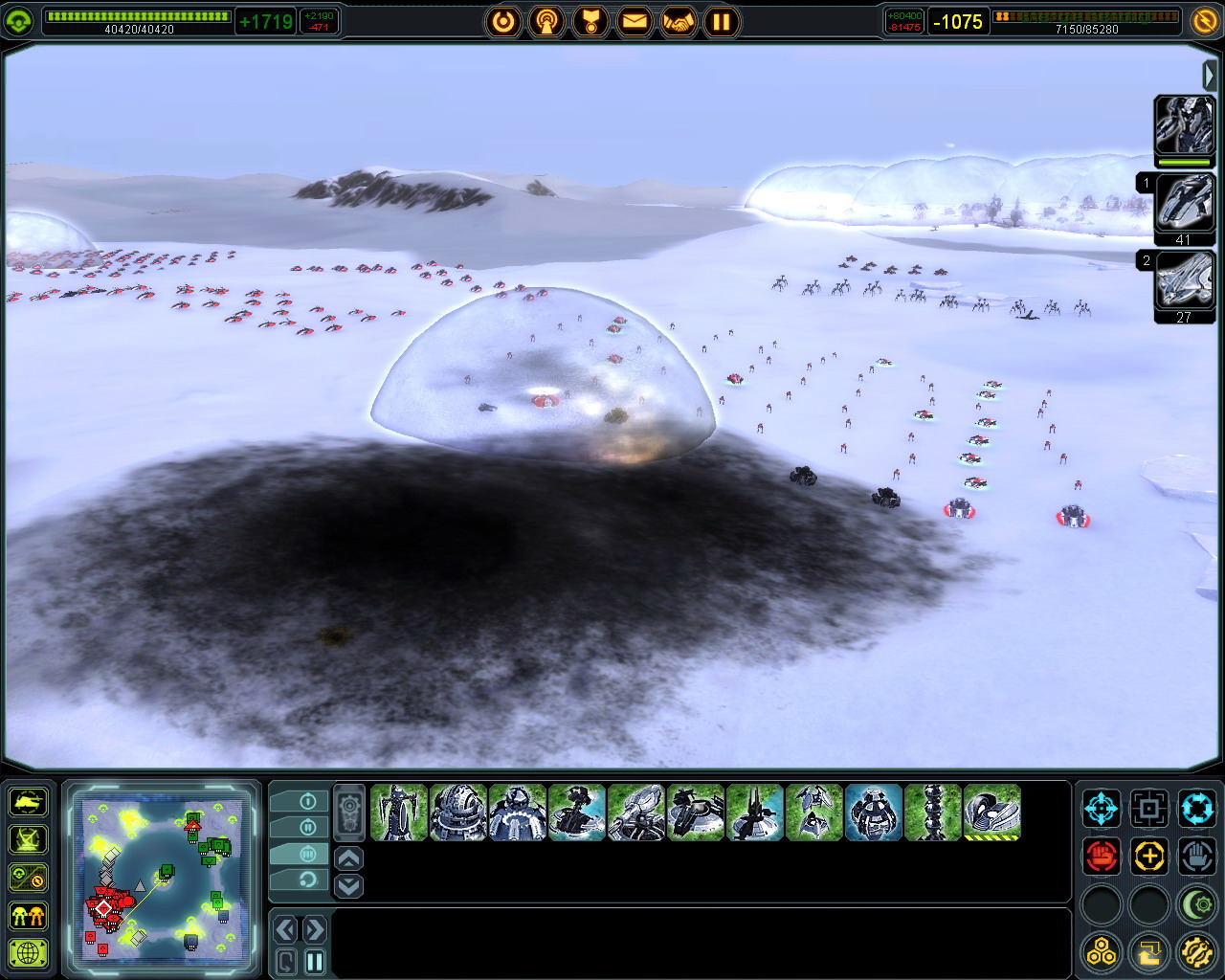
Task: Open the envelope chat button
Action: [x=635, y=21]
